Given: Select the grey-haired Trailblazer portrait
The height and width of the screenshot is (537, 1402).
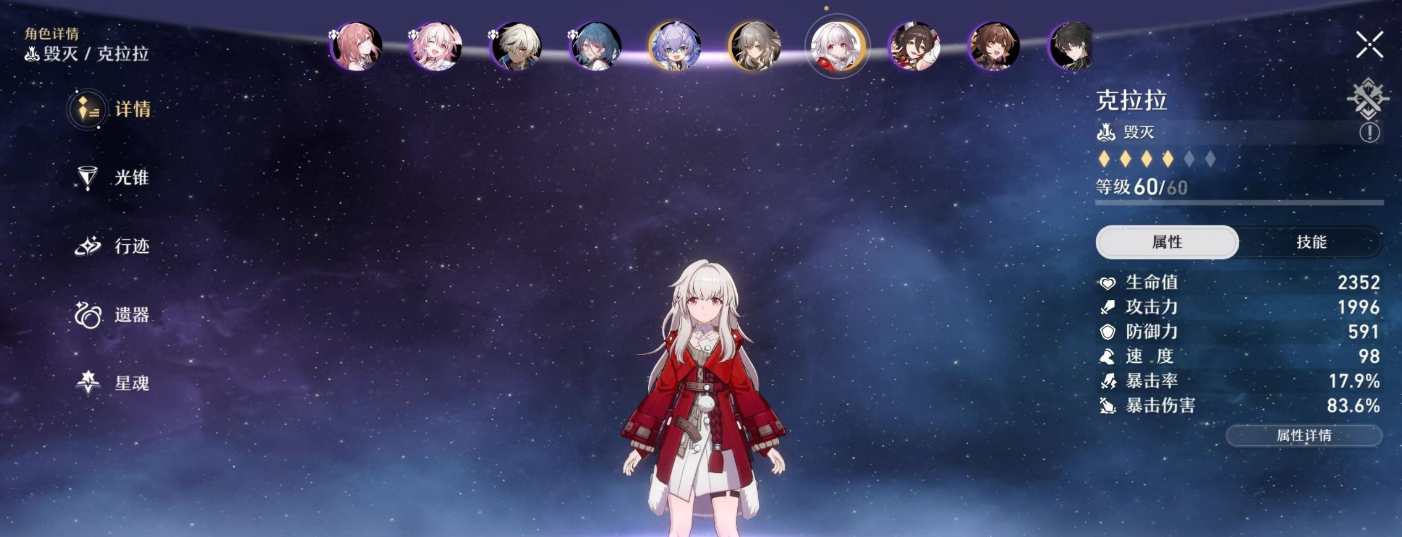Looking at the screenshot, I should click(x=755, y=46).
